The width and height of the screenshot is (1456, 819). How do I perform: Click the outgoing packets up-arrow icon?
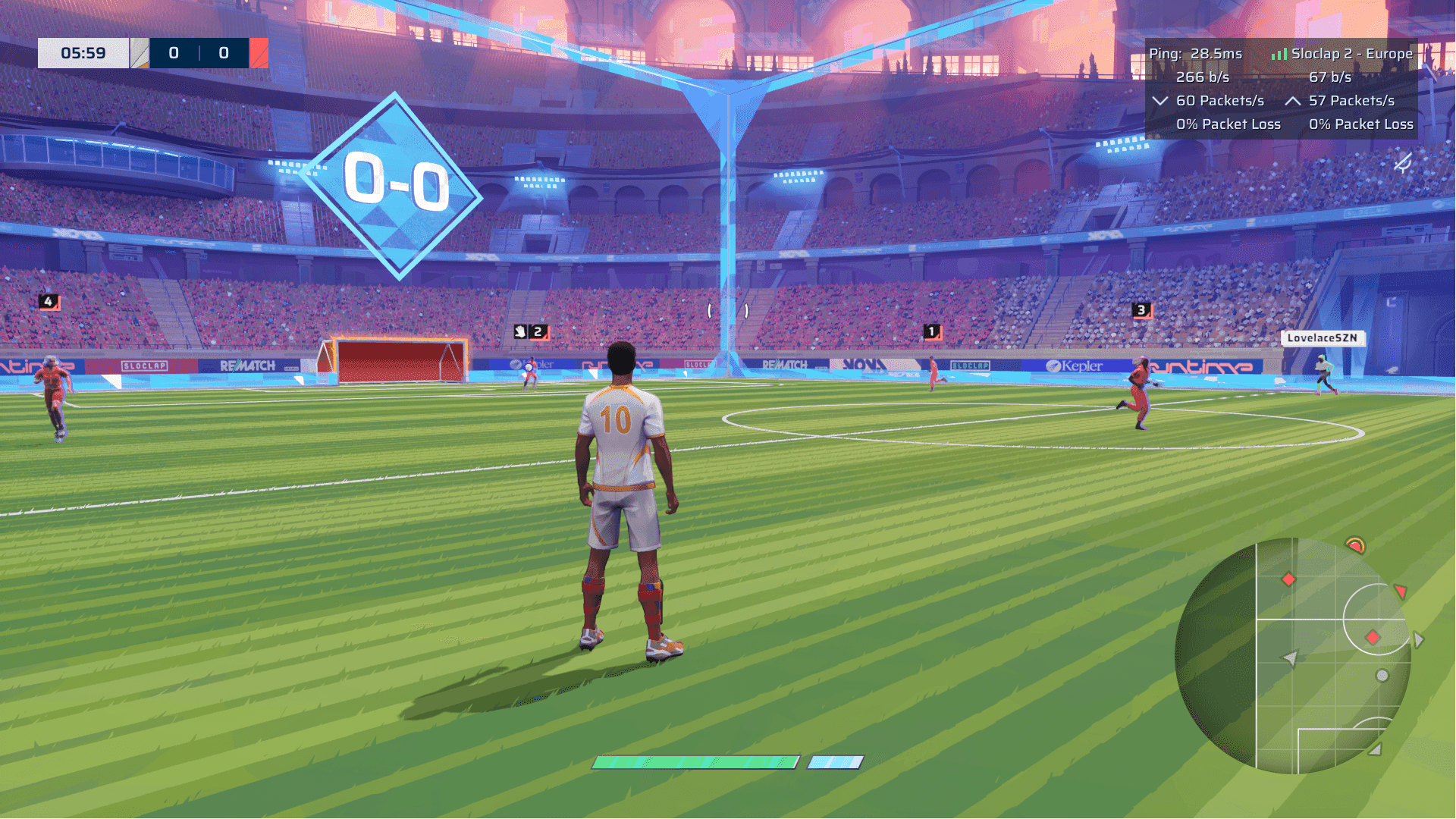pyautogui.click(x=1292, y=100)
